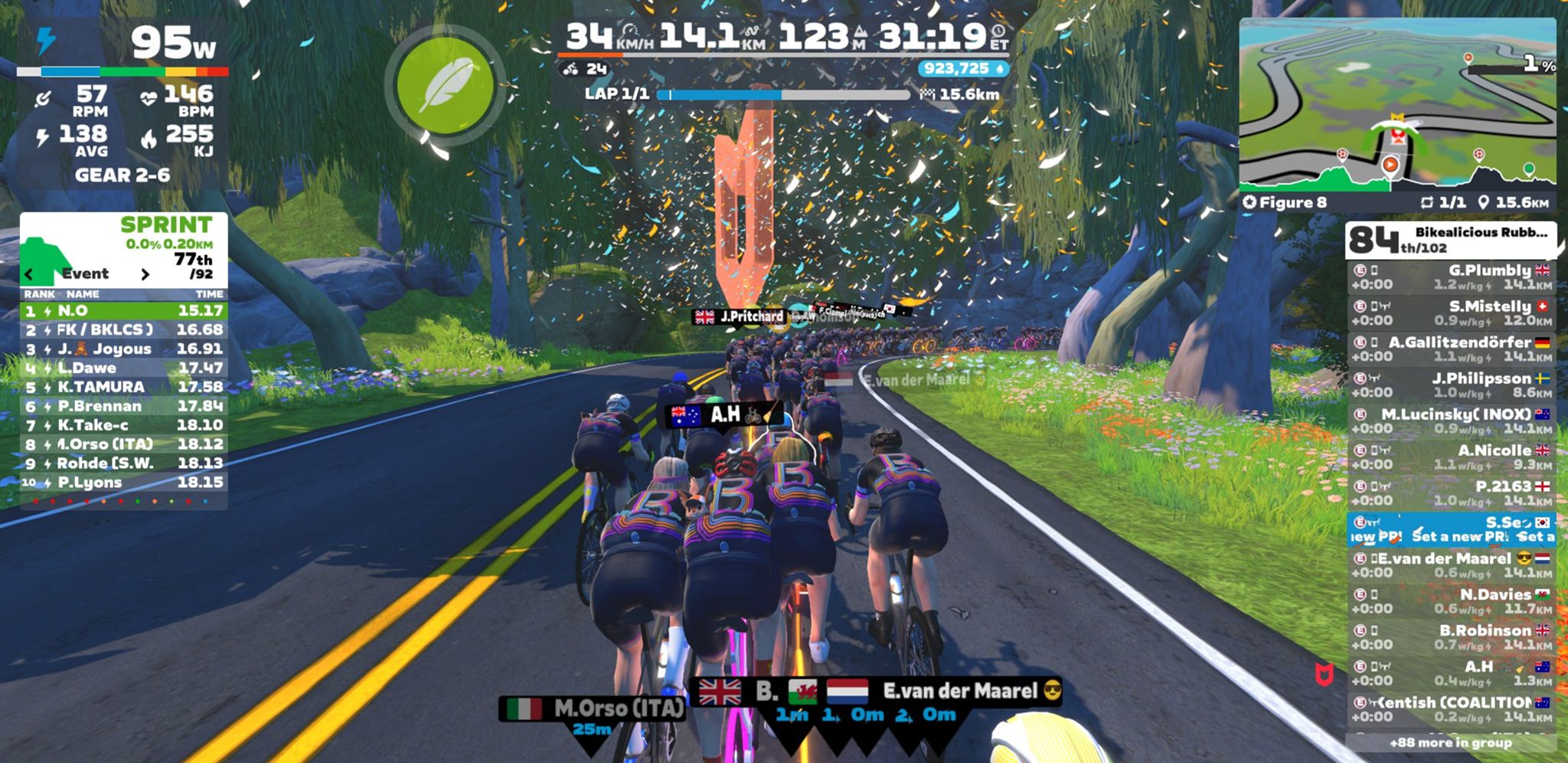Image resolution: width=1568 pixels, height=763 pixels.
Task: Pick A.Gallitzendörfer from the riders list
Action: [1451, 349]
